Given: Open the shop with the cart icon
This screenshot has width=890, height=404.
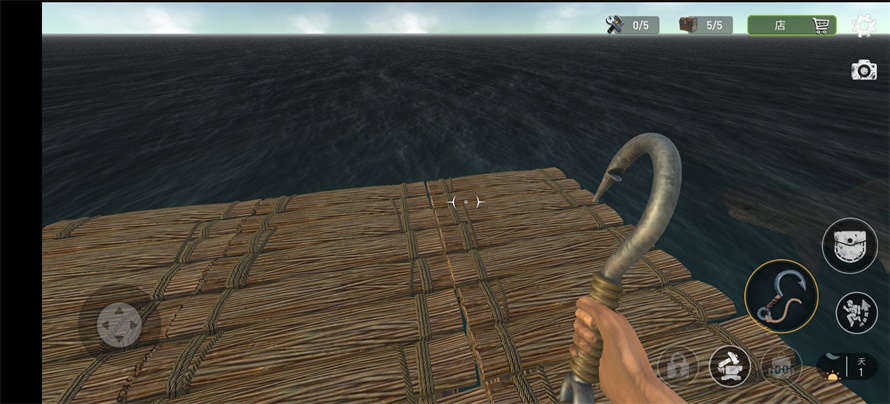Looking at the screenshot, I should 791,25.
